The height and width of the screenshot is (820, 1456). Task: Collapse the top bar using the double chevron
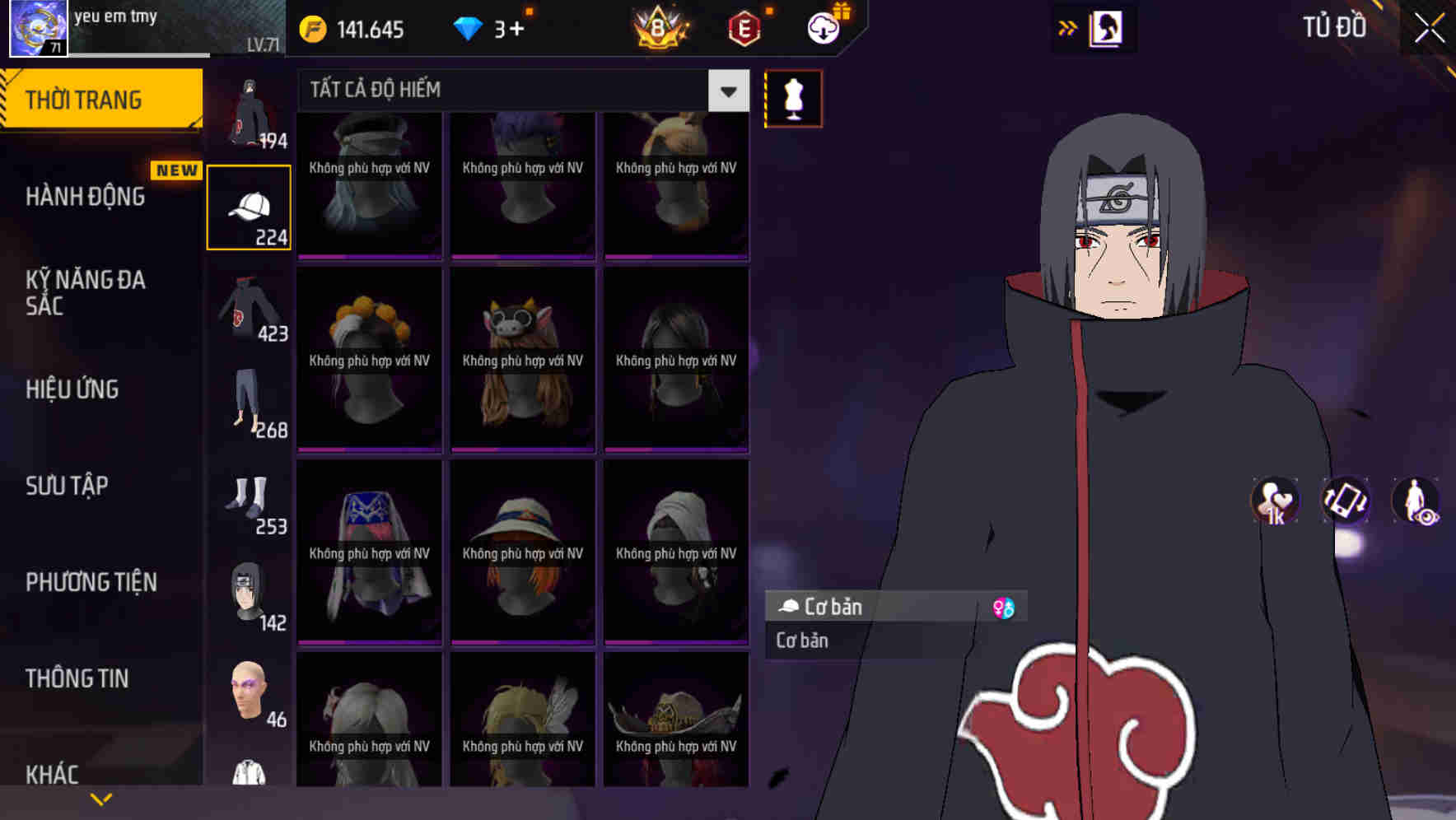pos(1068,27)
